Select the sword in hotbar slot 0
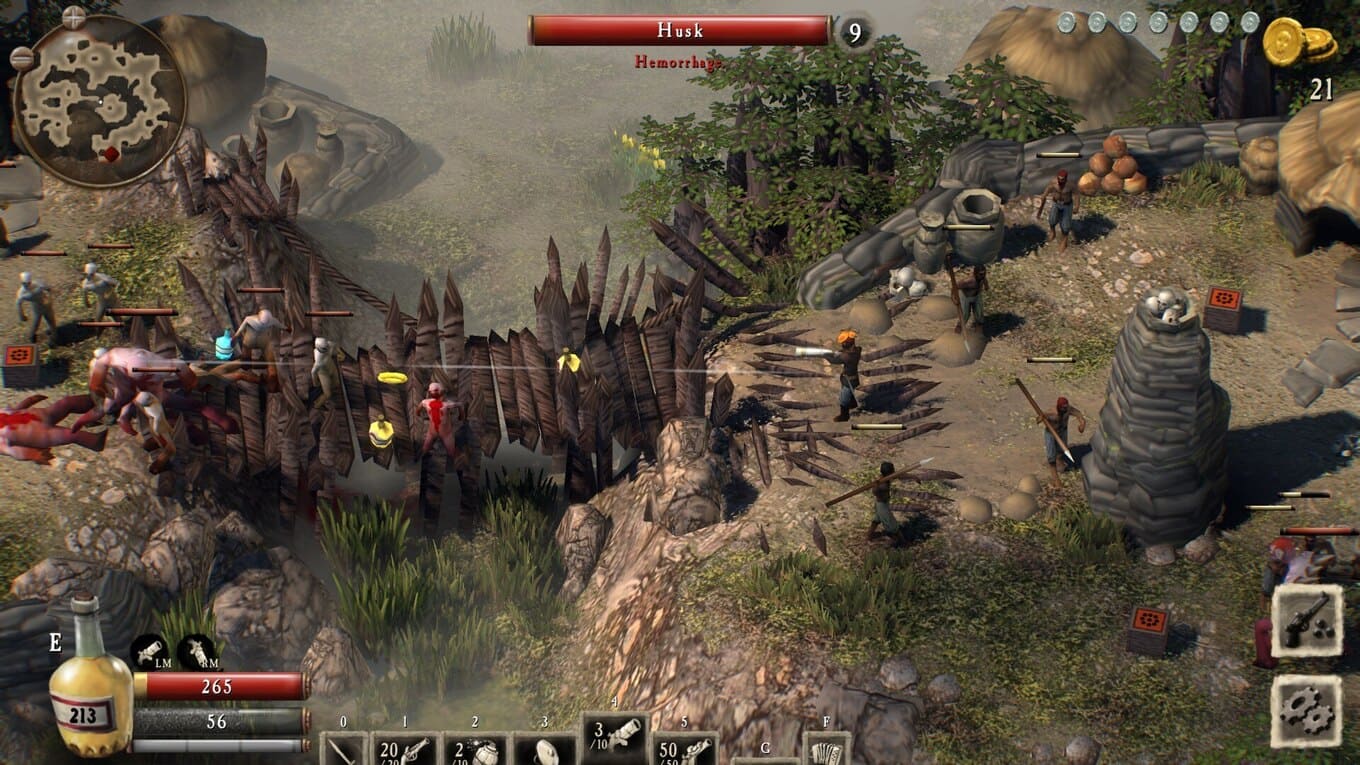The width and height of the screenshot is (1360, 765). [x=344, y=748]
